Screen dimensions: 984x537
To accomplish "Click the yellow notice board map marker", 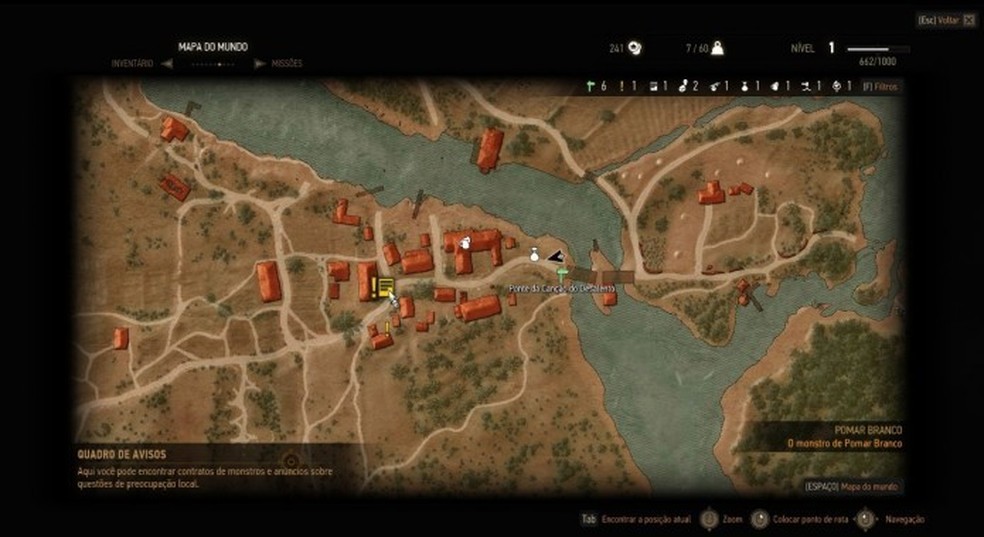I will coord(385,288).
